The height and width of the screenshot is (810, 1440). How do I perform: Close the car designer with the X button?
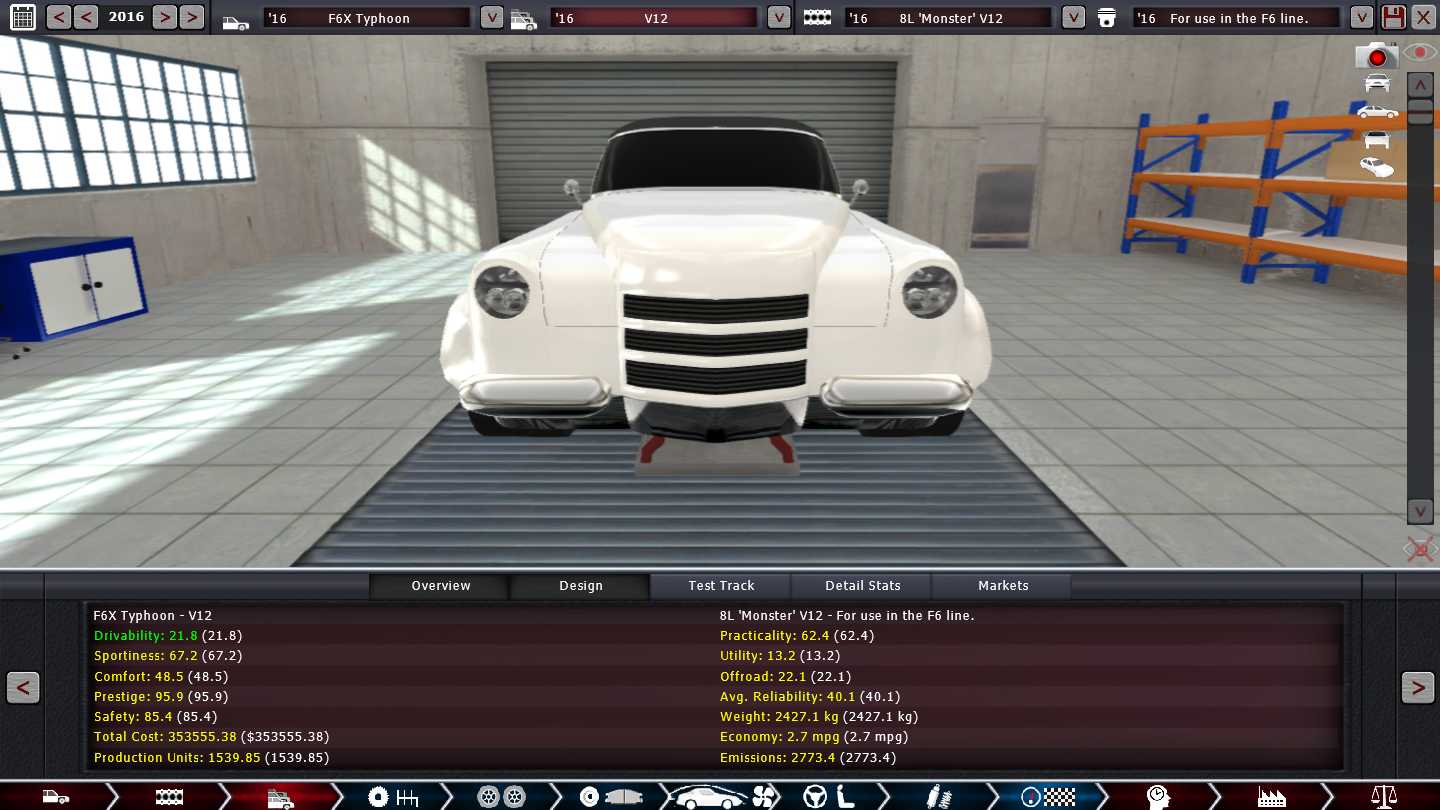click(1423, 17)
